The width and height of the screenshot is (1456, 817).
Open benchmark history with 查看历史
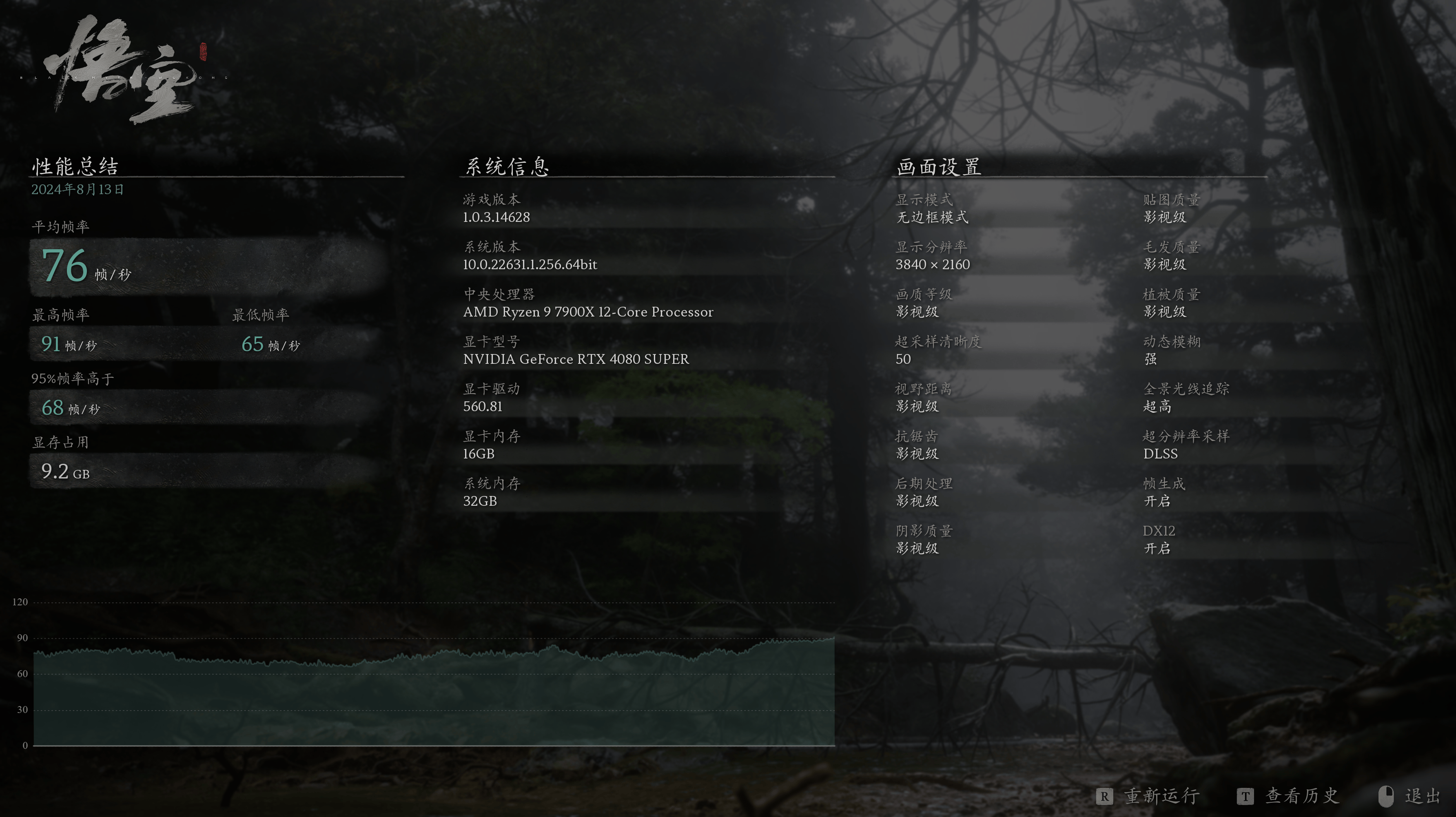[1301, 796]
